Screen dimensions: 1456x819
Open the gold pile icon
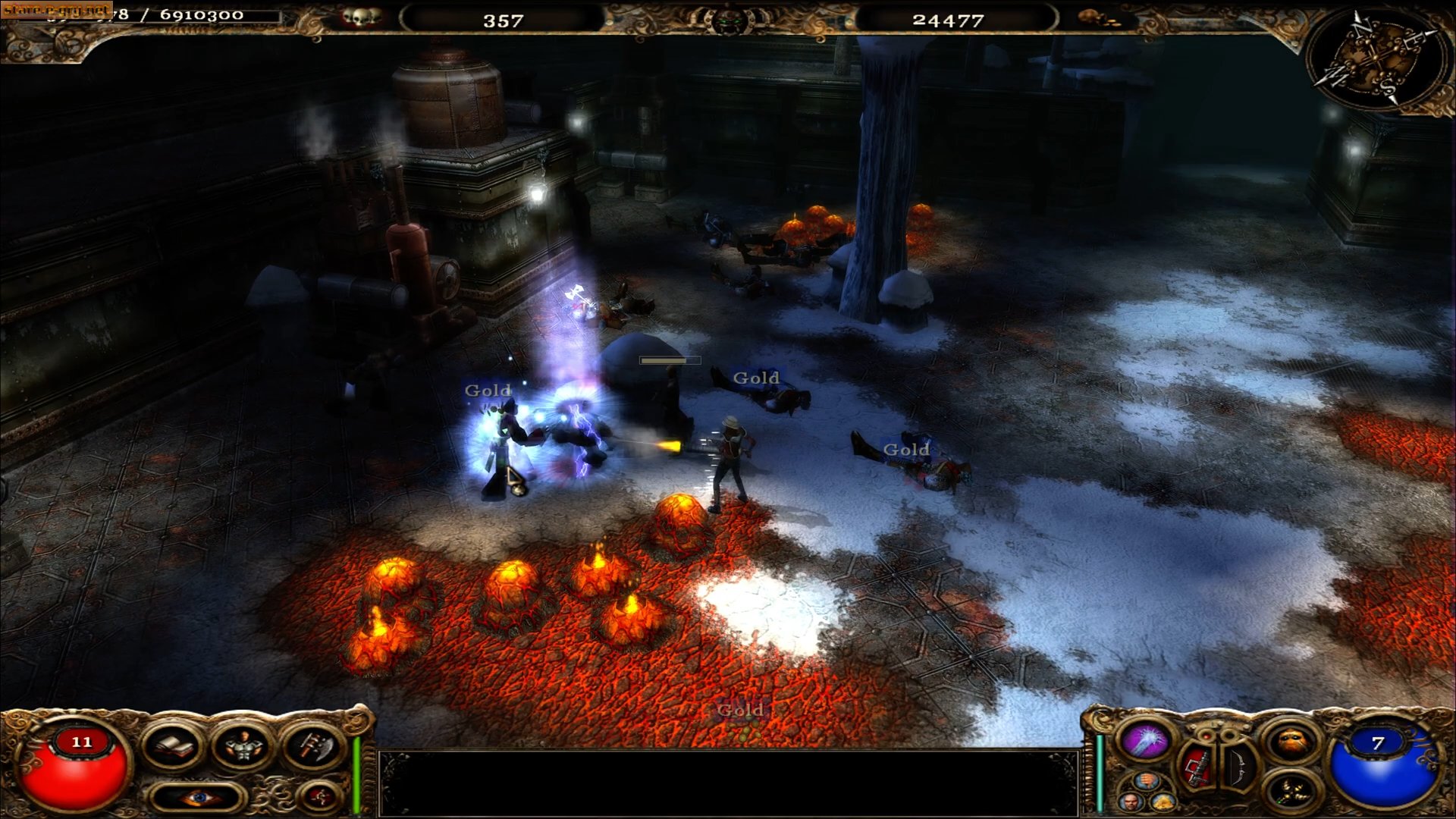click(1163, 801)
